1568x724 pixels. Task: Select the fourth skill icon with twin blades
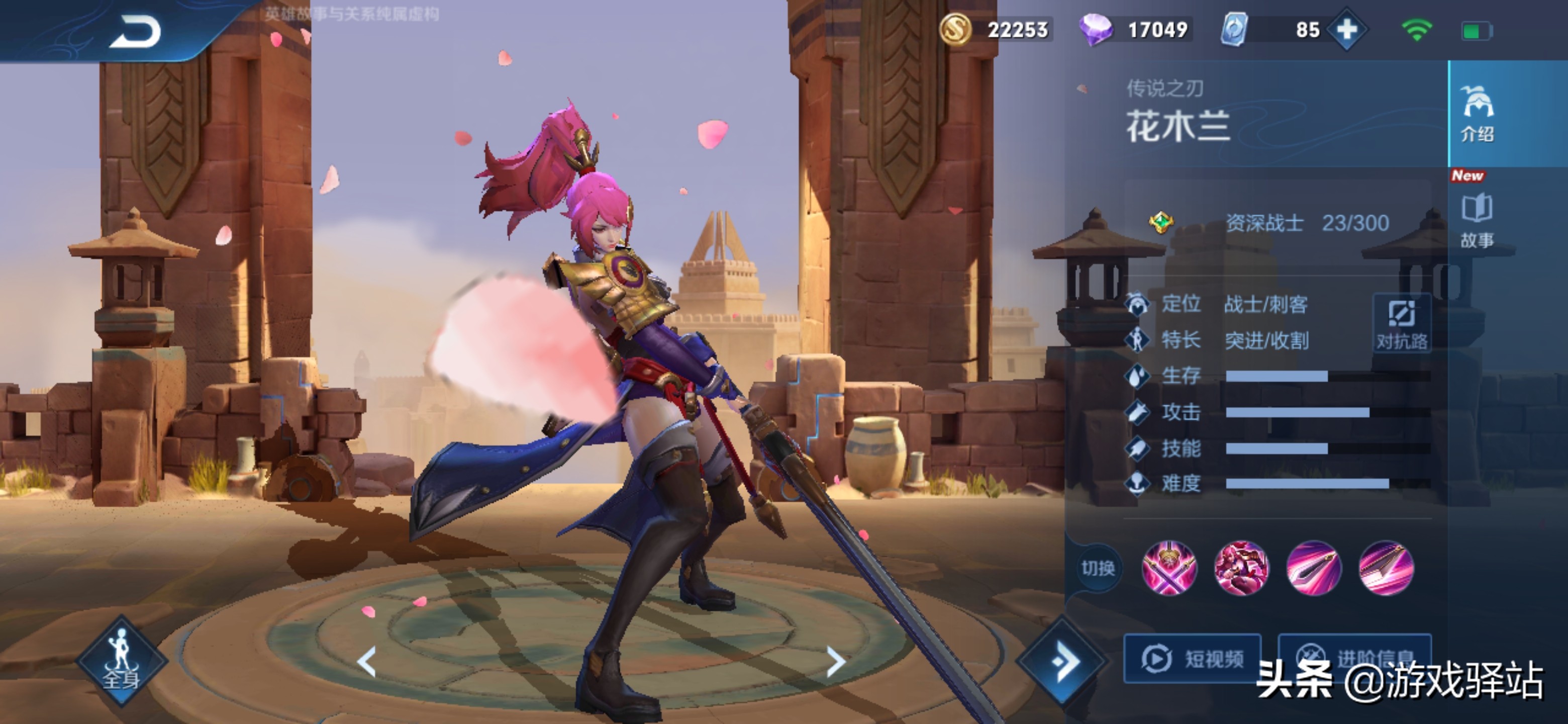(1386, 568)
